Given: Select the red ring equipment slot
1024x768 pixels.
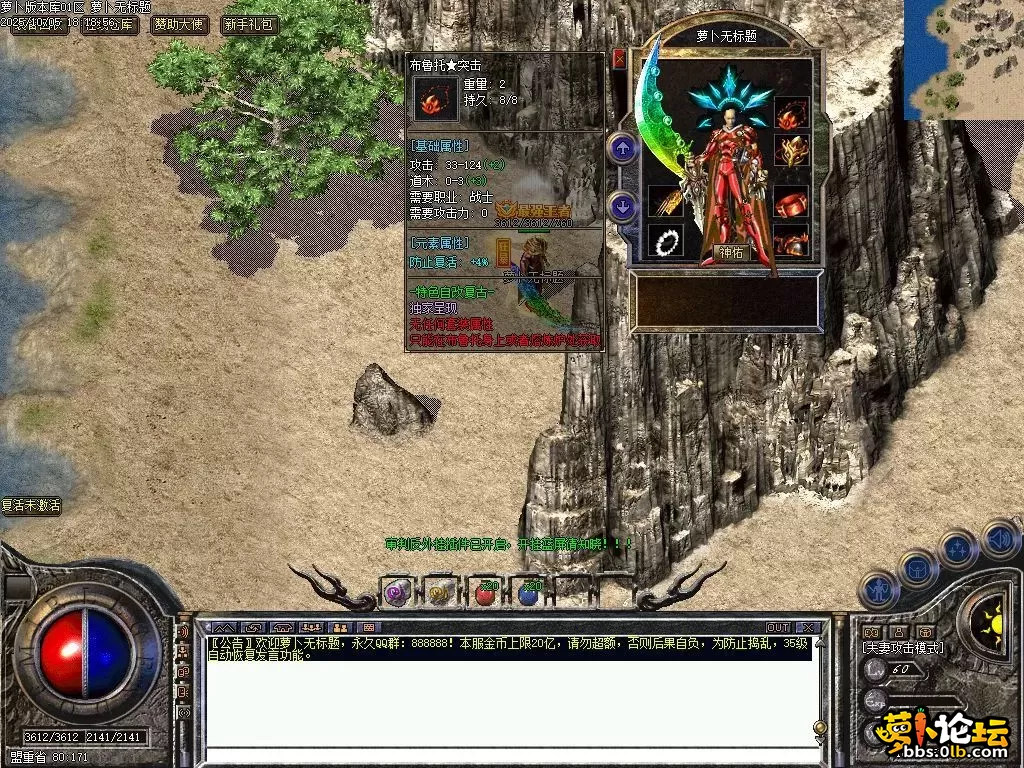Looking at the screenshot, I should [x=791, y=201].
